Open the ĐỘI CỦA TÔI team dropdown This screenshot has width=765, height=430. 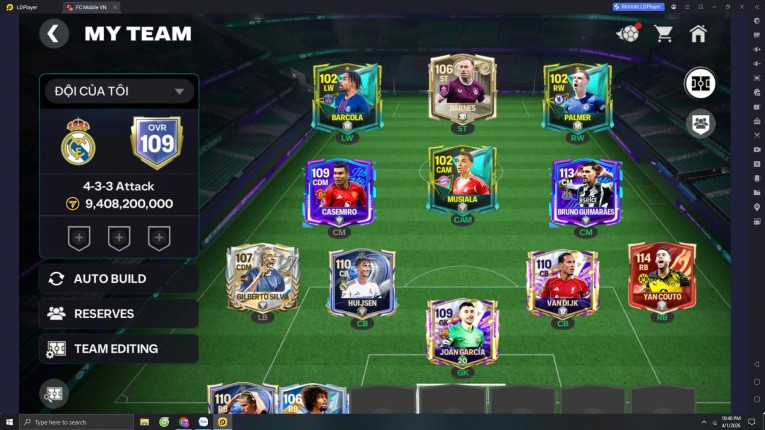point(118,91)
